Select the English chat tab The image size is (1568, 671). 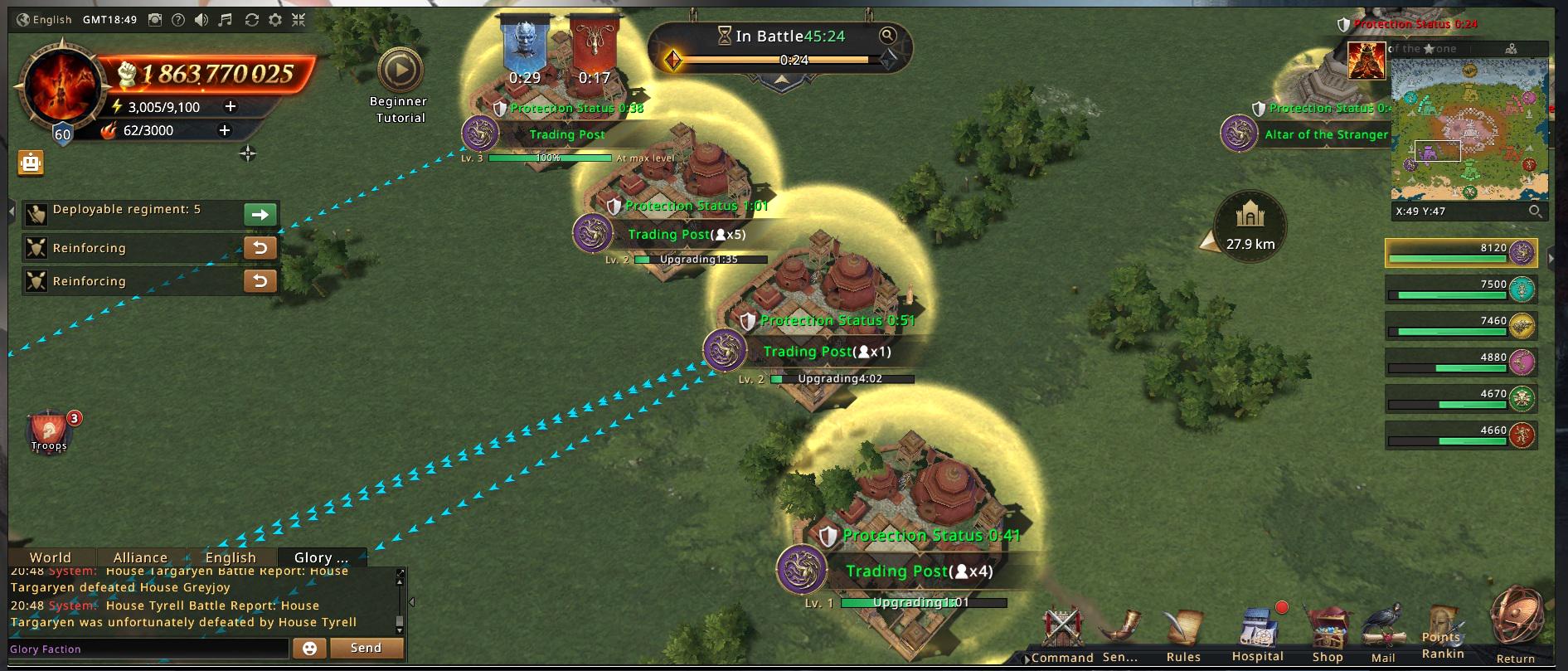tap(231, 557)
